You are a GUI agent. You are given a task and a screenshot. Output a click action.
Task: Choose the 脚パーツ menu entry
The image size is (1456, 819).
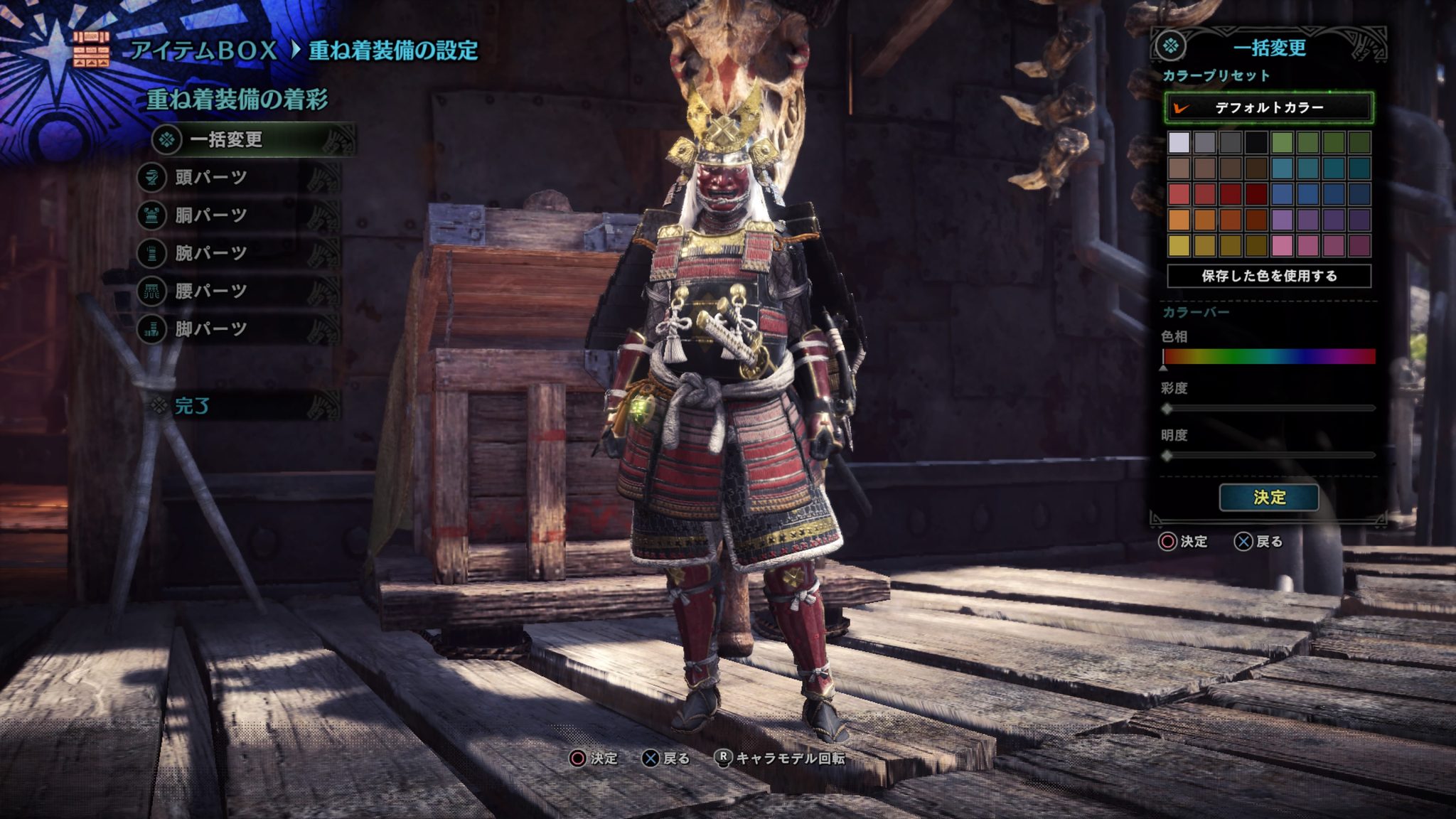tap(211, 328)
